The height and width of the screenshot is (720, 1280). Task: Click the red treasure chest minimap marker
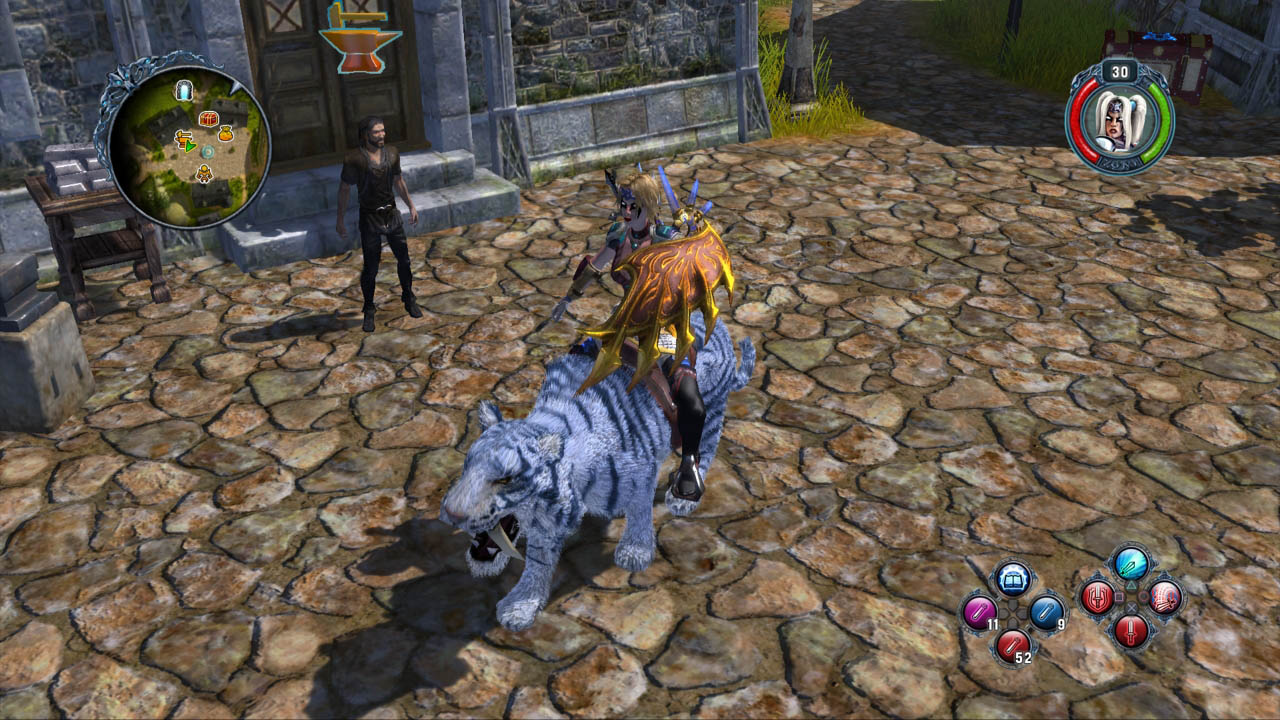(208, 118)
